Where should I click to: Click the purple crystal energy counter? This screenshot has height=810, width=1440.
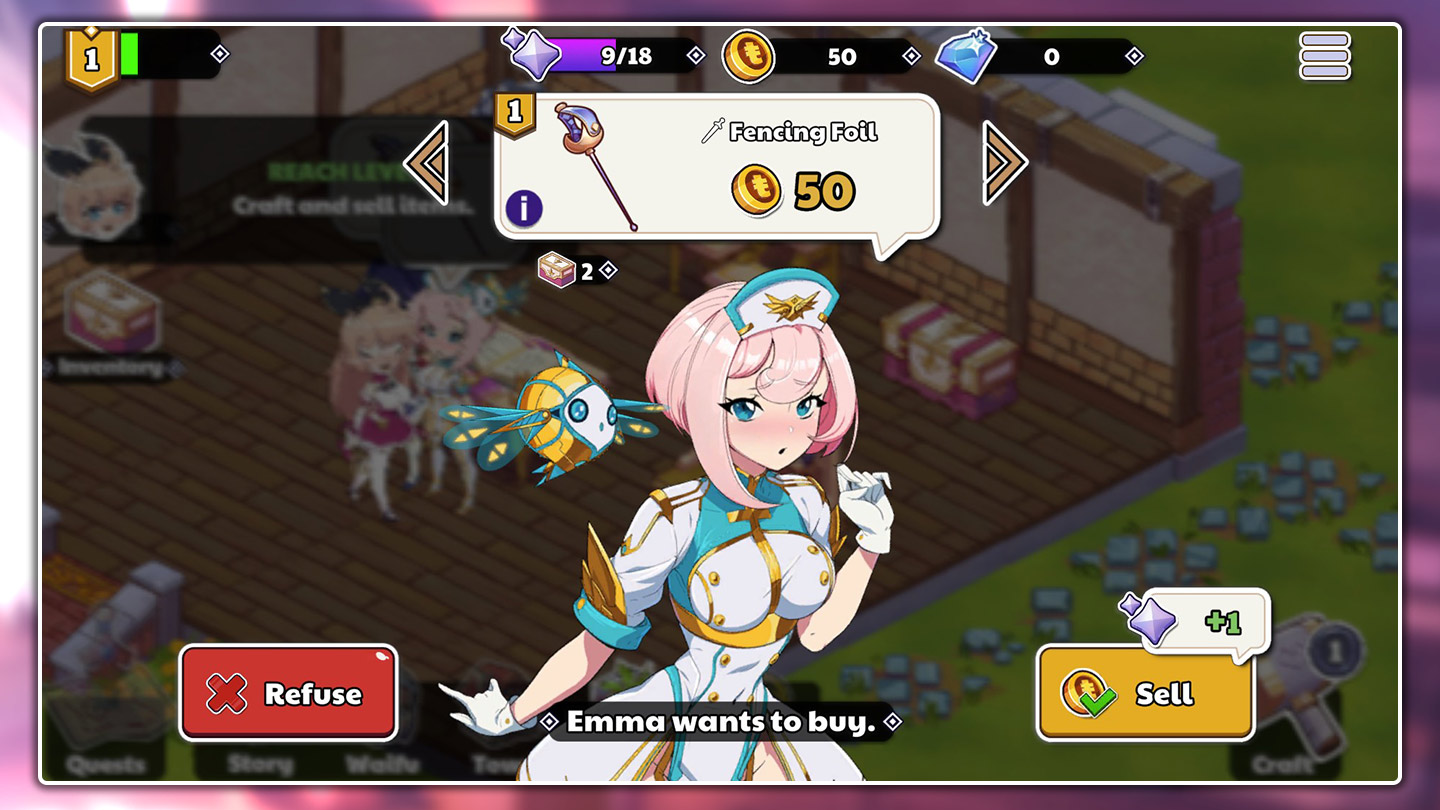(x=605, y=56)
